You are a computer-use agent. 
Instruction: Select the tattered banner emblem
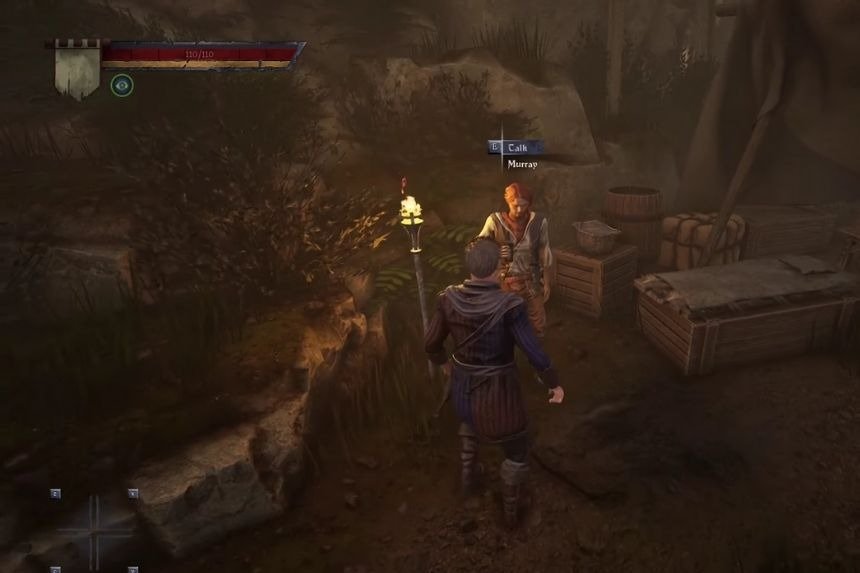tap(76, 68)
